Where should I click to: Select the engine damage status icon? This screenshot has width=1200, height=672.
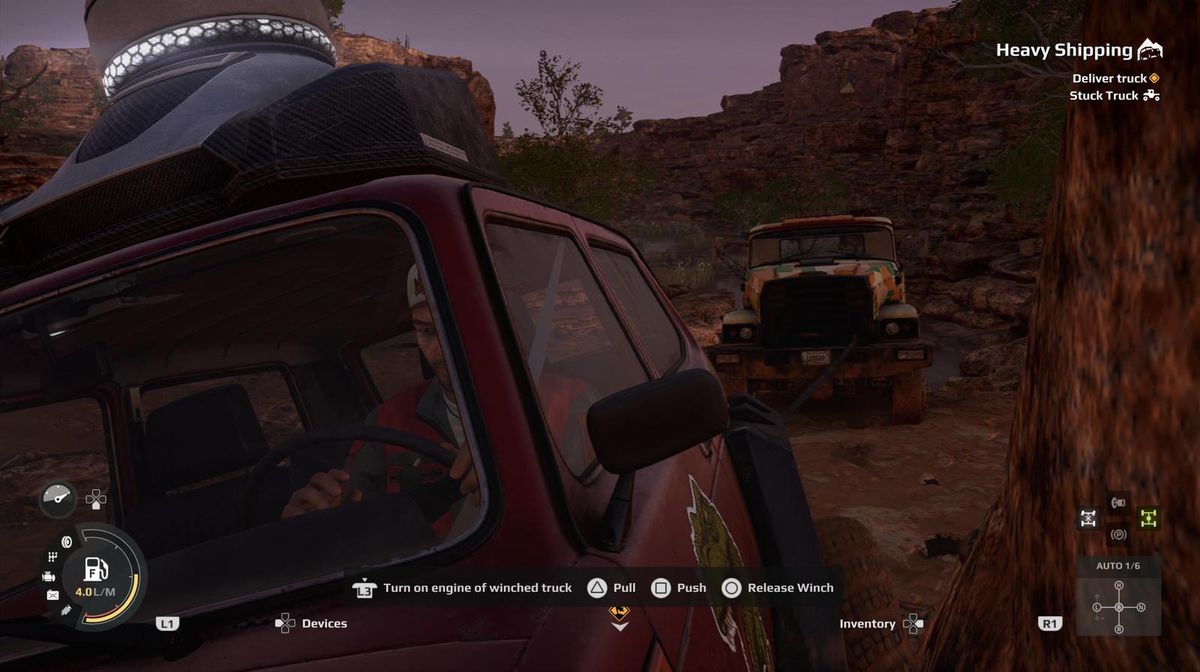point(49,577)
